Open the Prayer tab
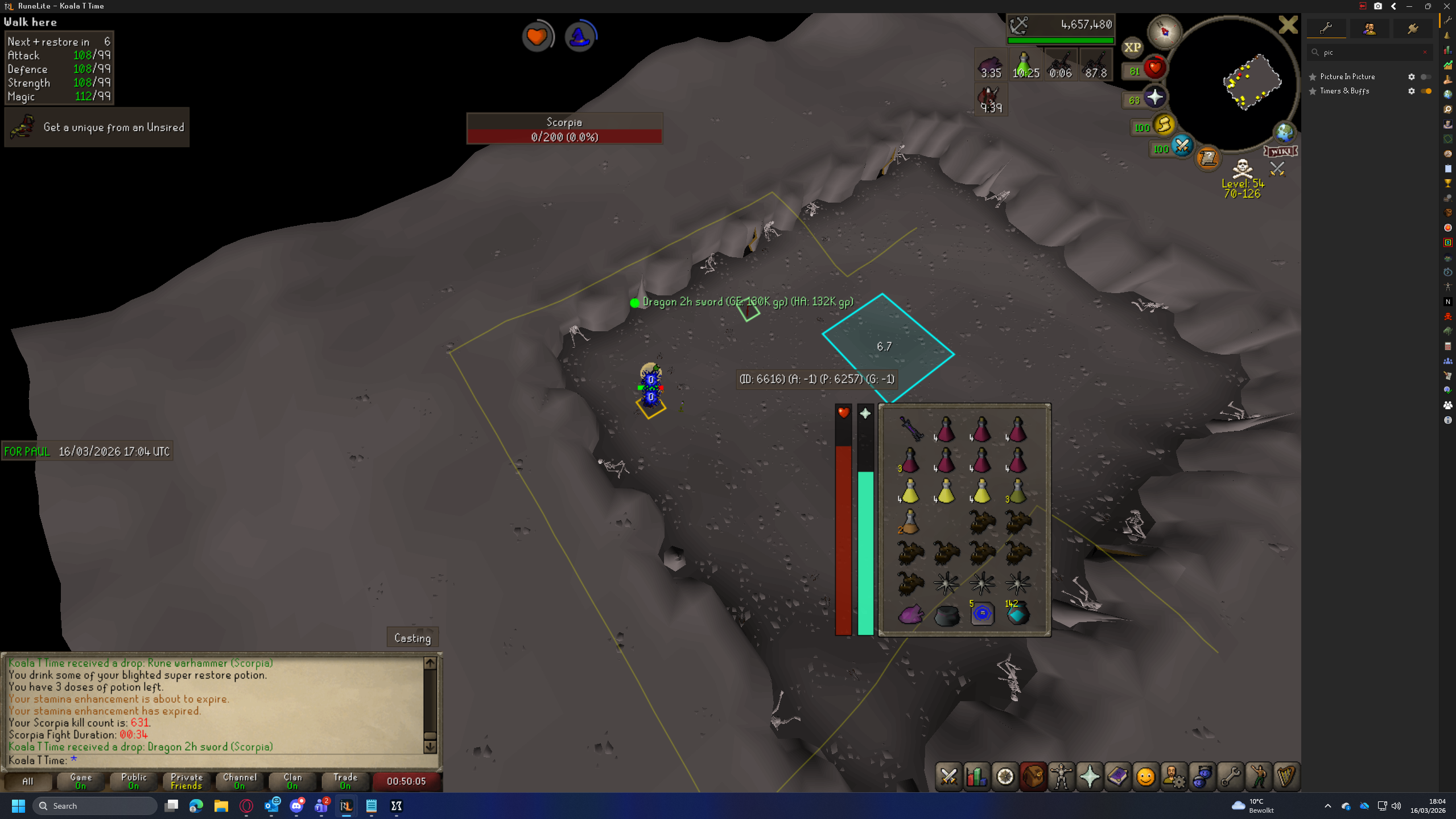1456x819 pixels. [1089, 777]
